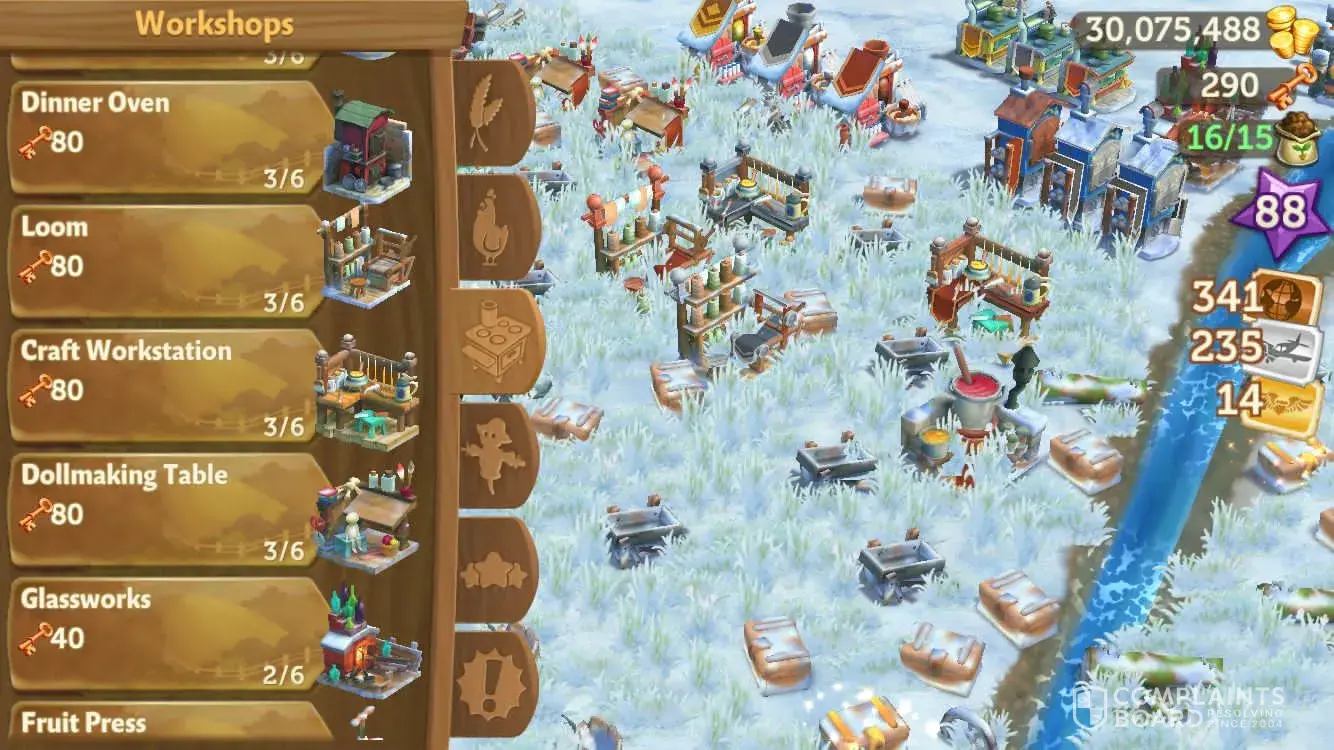
Task: Select the stove workshops tab
Action: tap(495, 341)
